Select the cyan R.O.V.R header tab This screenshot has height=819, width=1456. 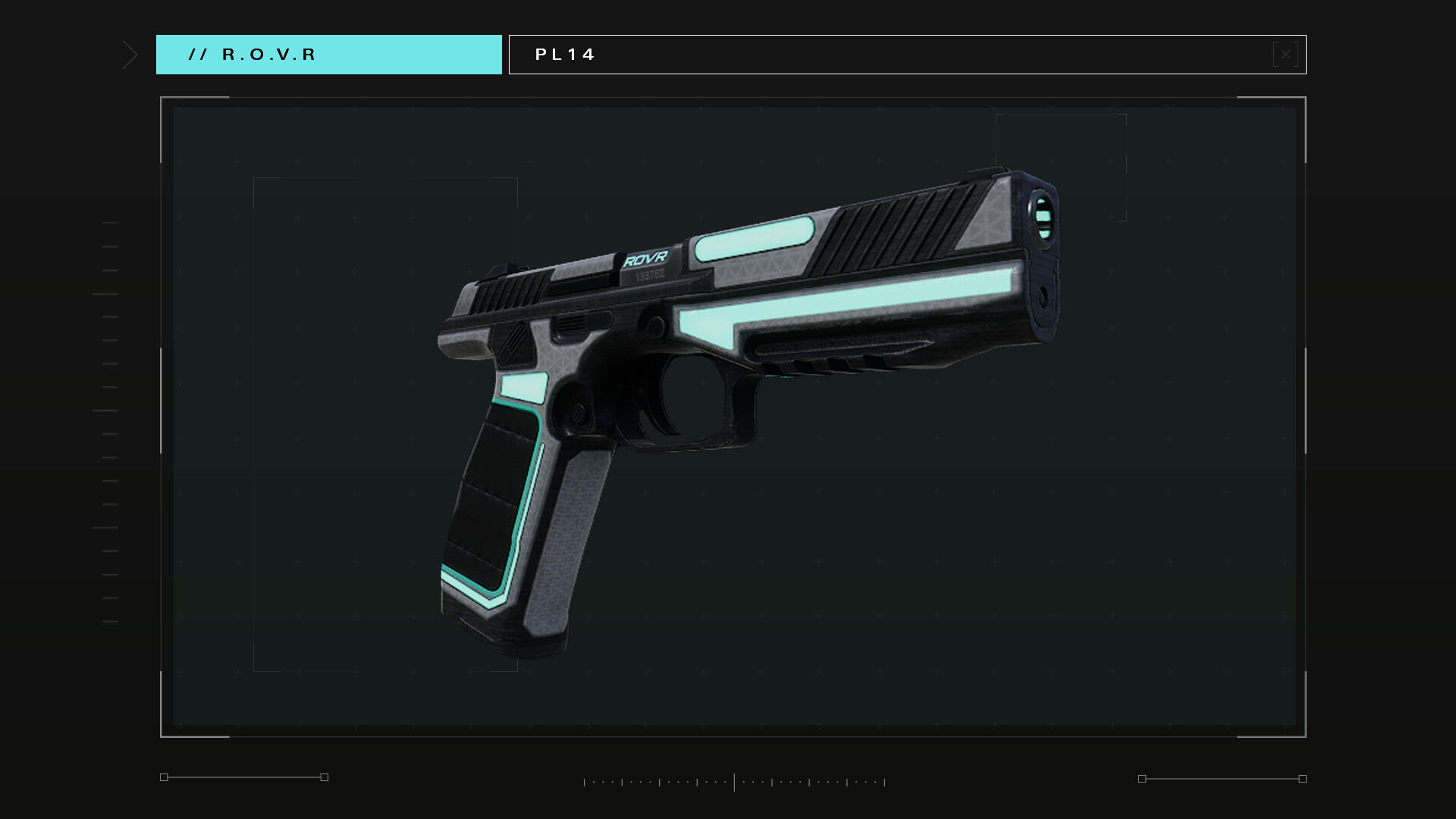[328, 55]
